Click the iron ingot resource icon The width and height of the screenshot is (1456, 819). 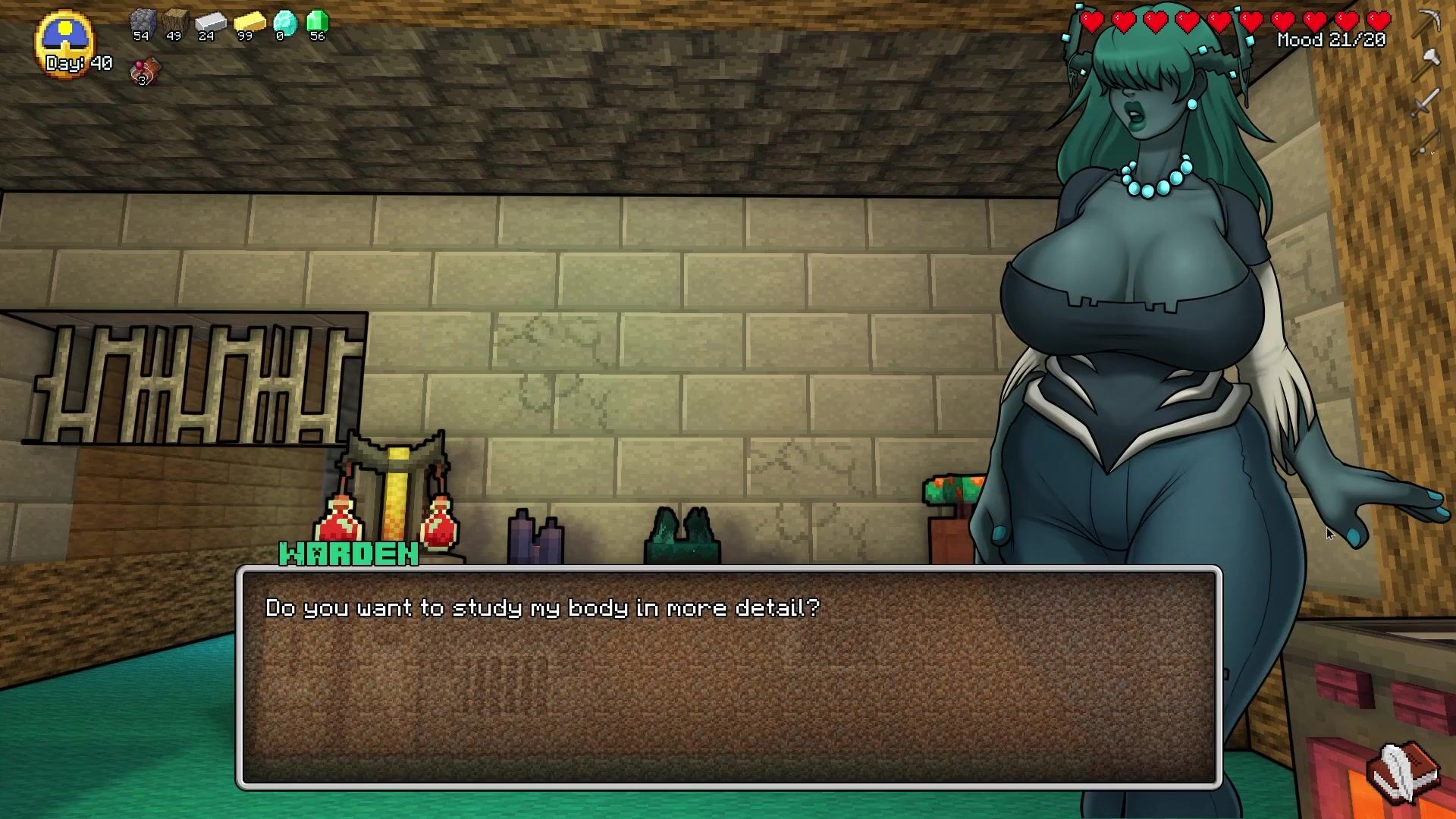tap(210, 23)
